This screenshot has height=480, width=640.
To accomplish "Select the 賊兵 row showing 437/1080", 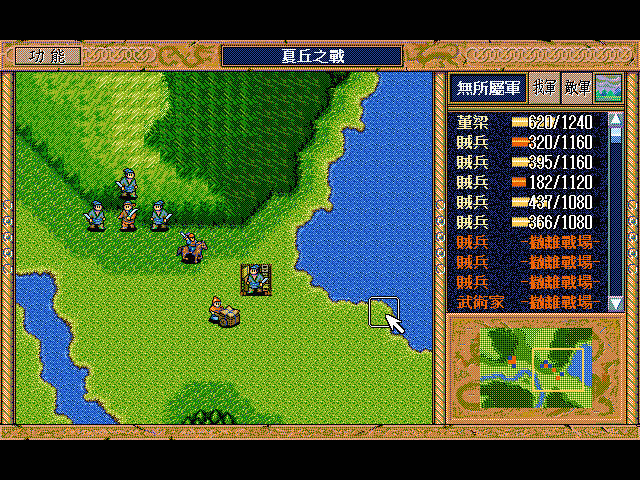I will (524, 202).
